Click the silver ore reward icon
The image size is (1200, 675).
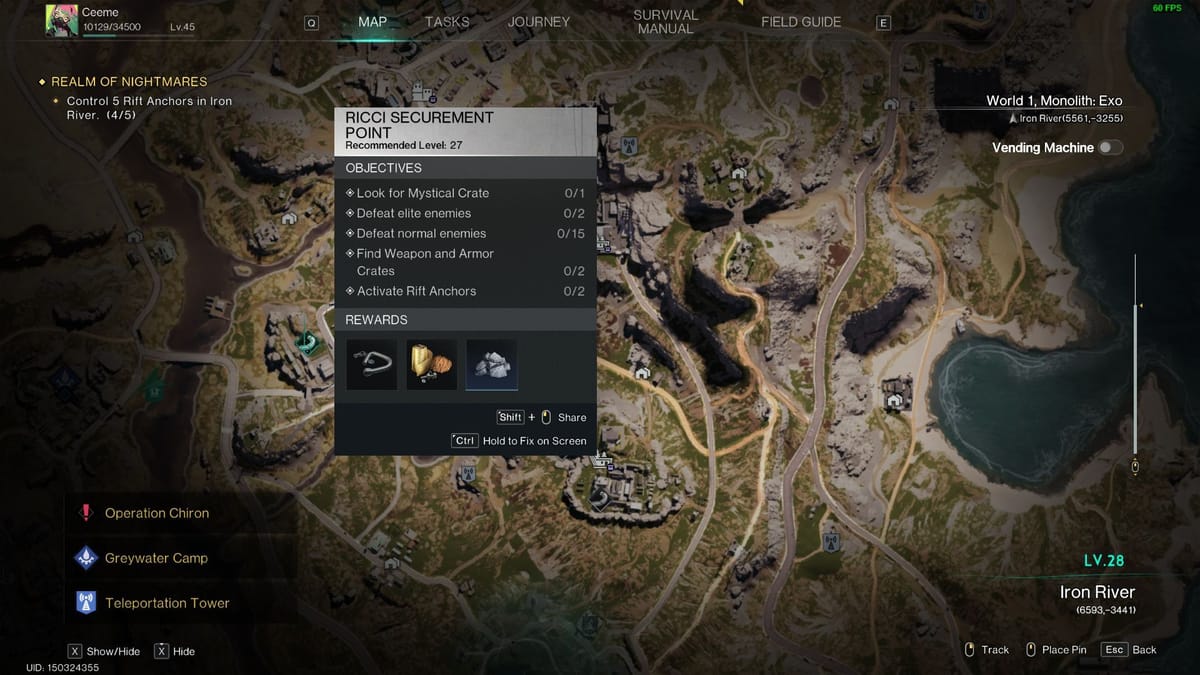coord(492,364)
